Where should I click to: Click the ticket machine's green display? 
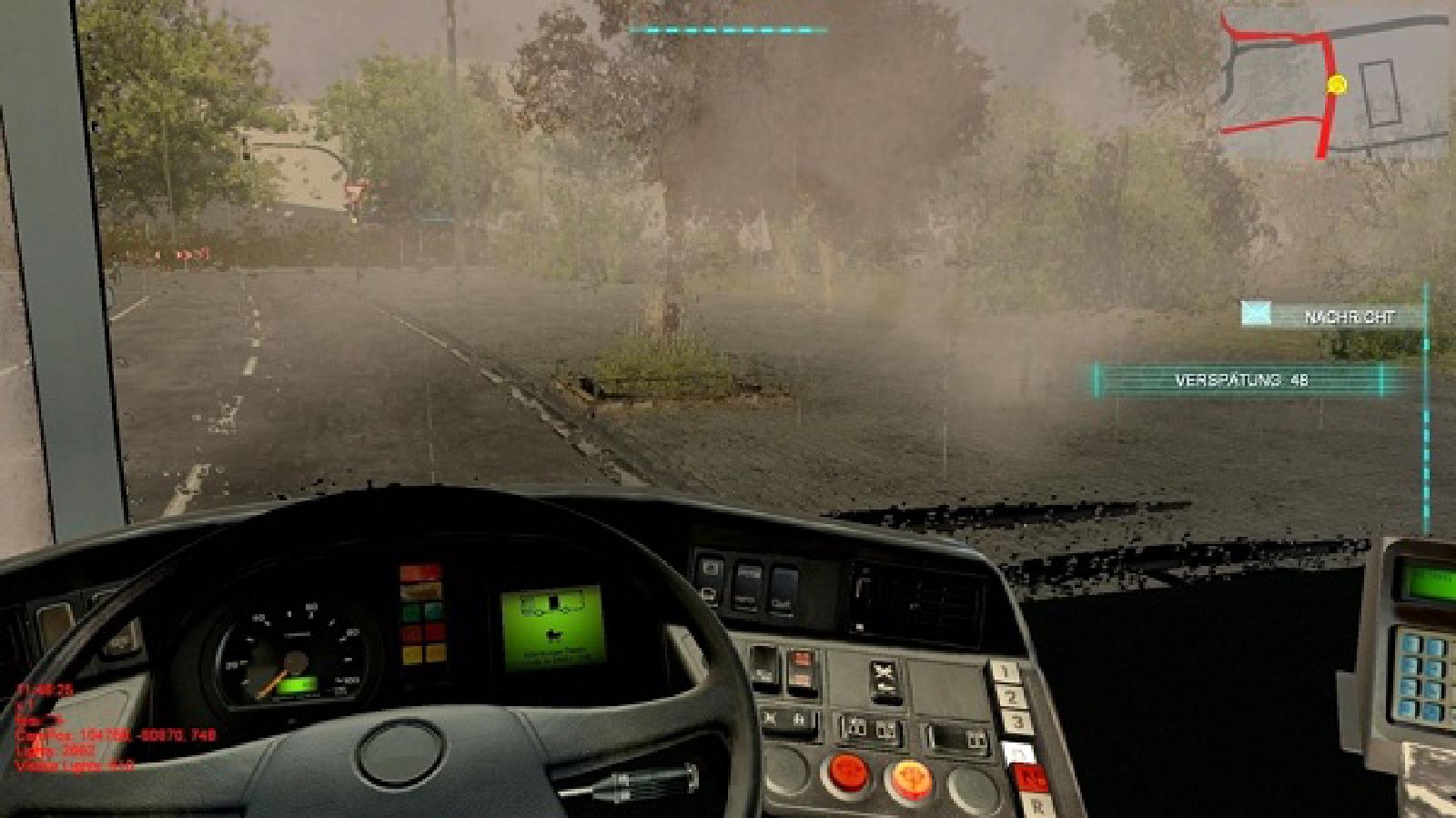click(x=1433, y=576)
